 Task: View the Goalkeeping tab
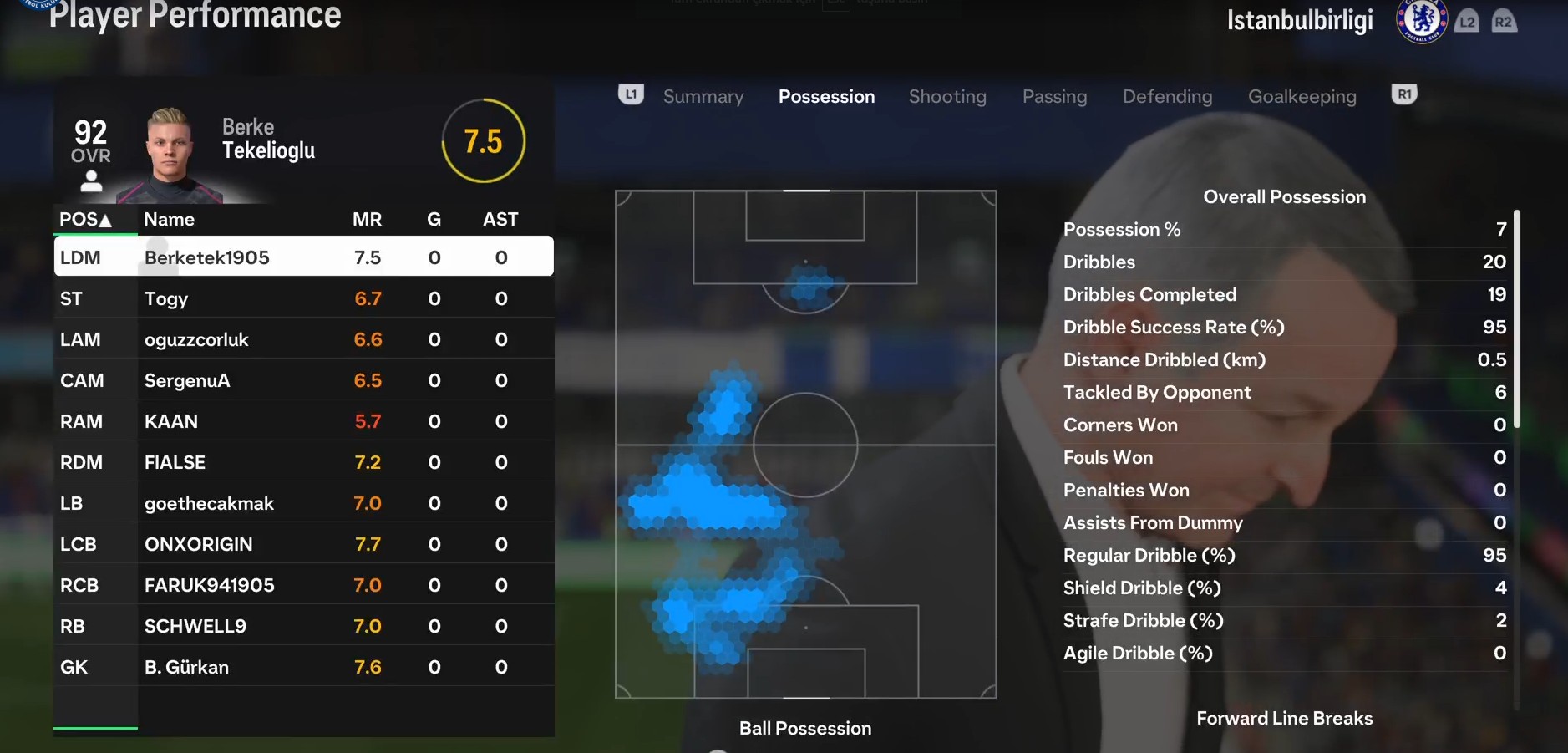pyautogui.click(x=1302, y=97)
